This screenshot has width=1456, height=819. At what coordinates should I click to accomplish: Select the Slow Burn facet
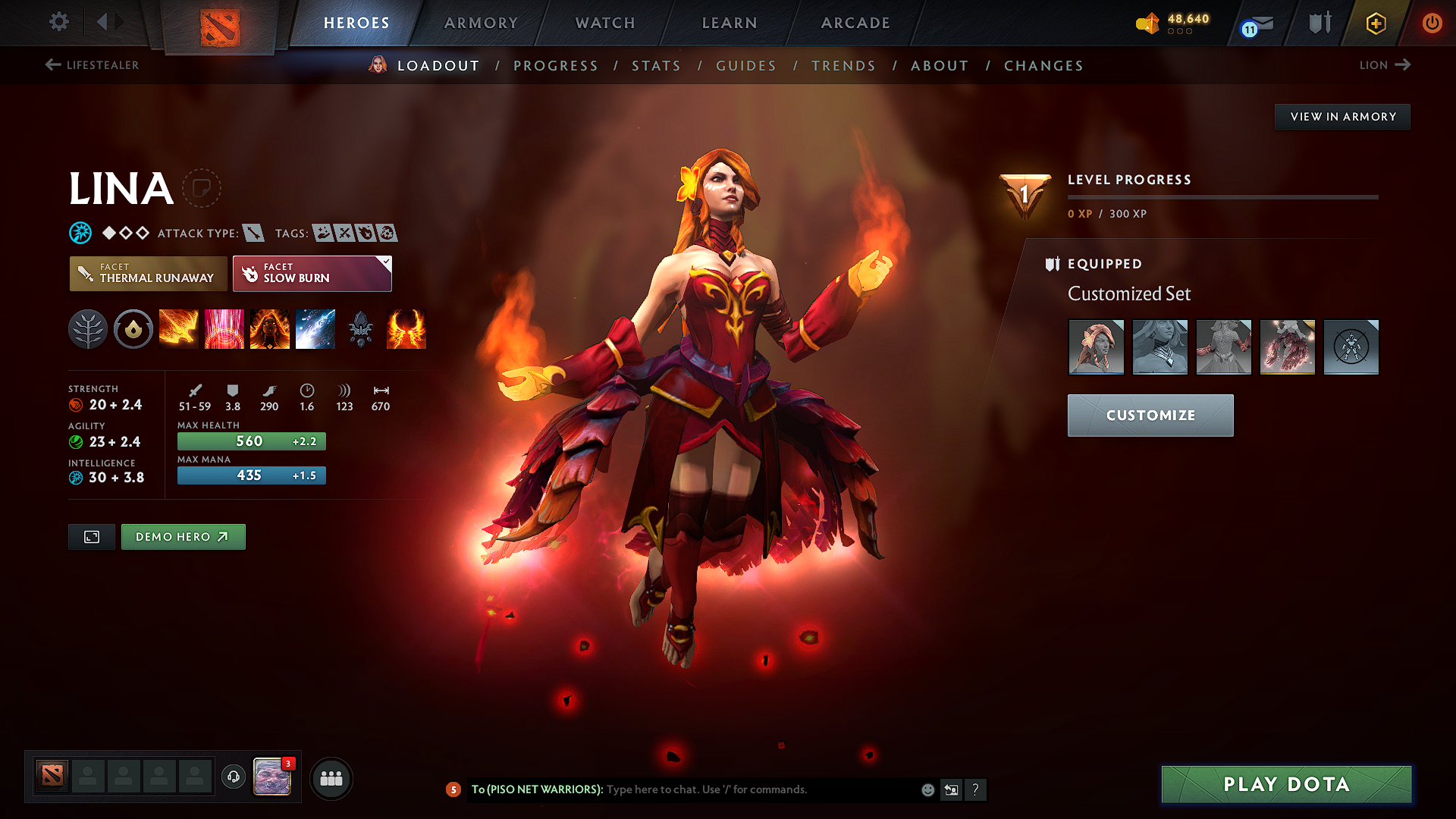[x=312, y=274]
